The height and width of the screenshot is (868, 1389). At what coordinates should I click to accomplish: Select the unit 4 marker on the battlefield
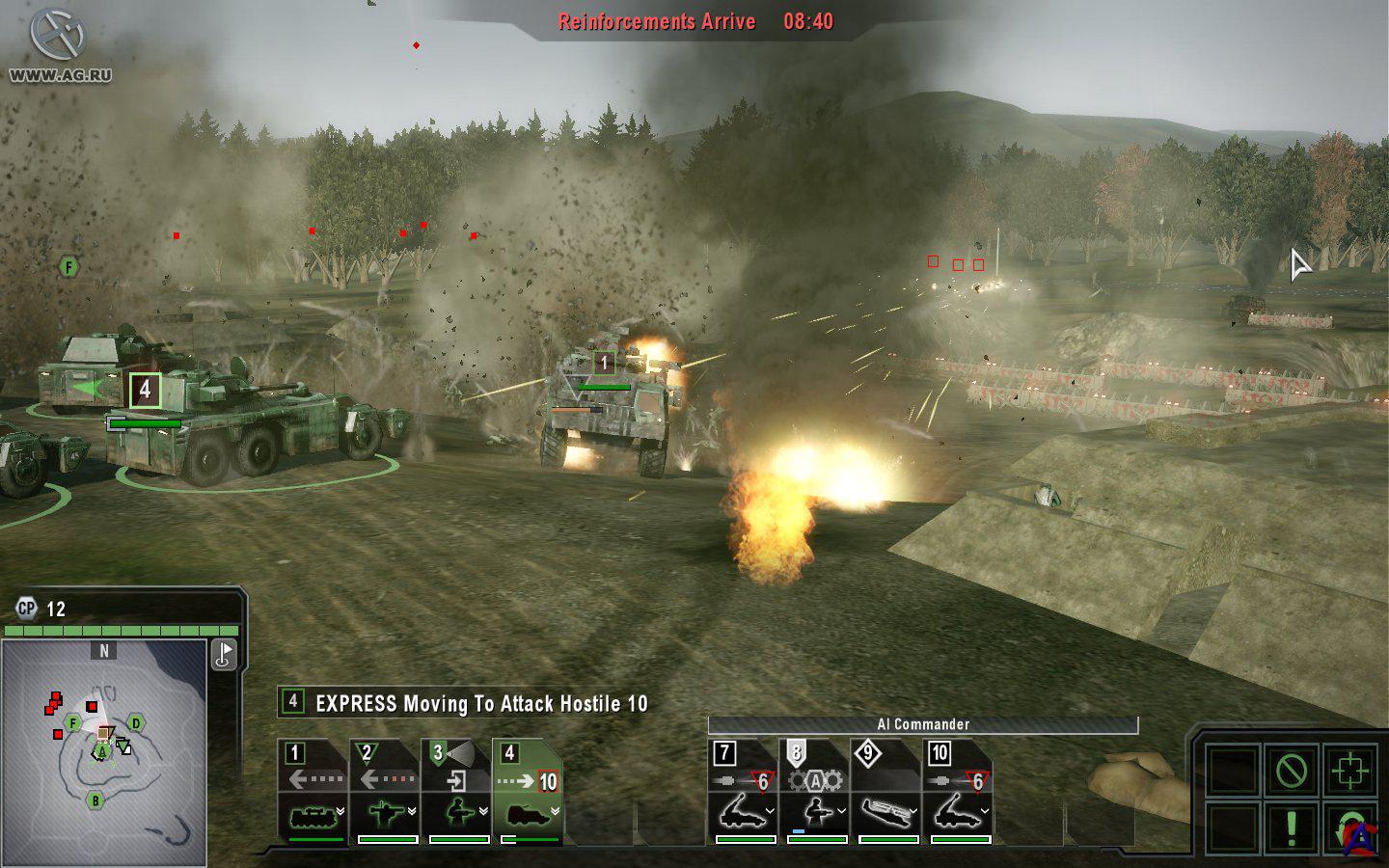145,390
